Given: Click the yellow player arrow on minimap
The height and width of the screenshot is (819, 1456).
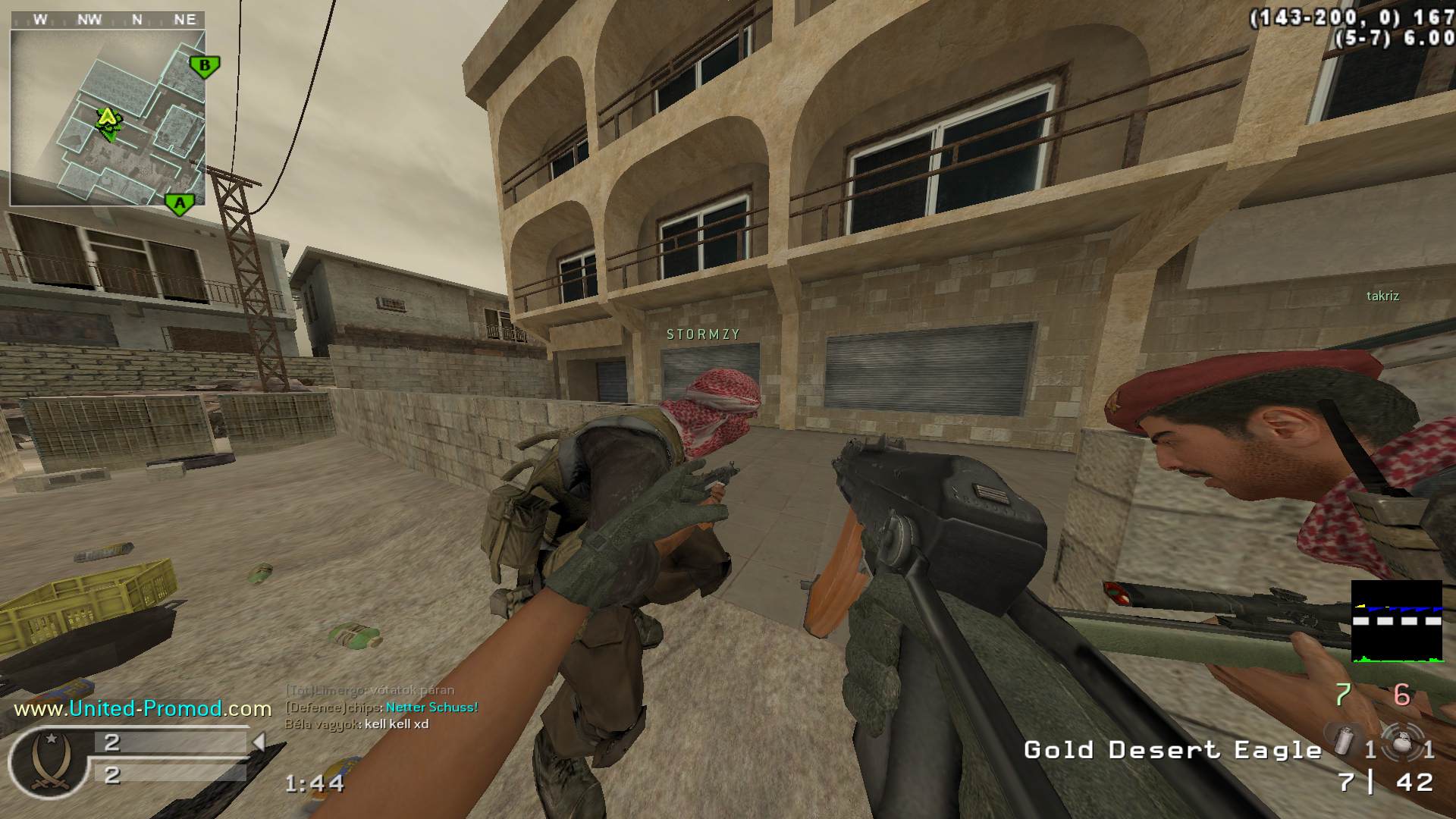Looking at the screenshot, I should pyautogui.click(x=108, y=117).
